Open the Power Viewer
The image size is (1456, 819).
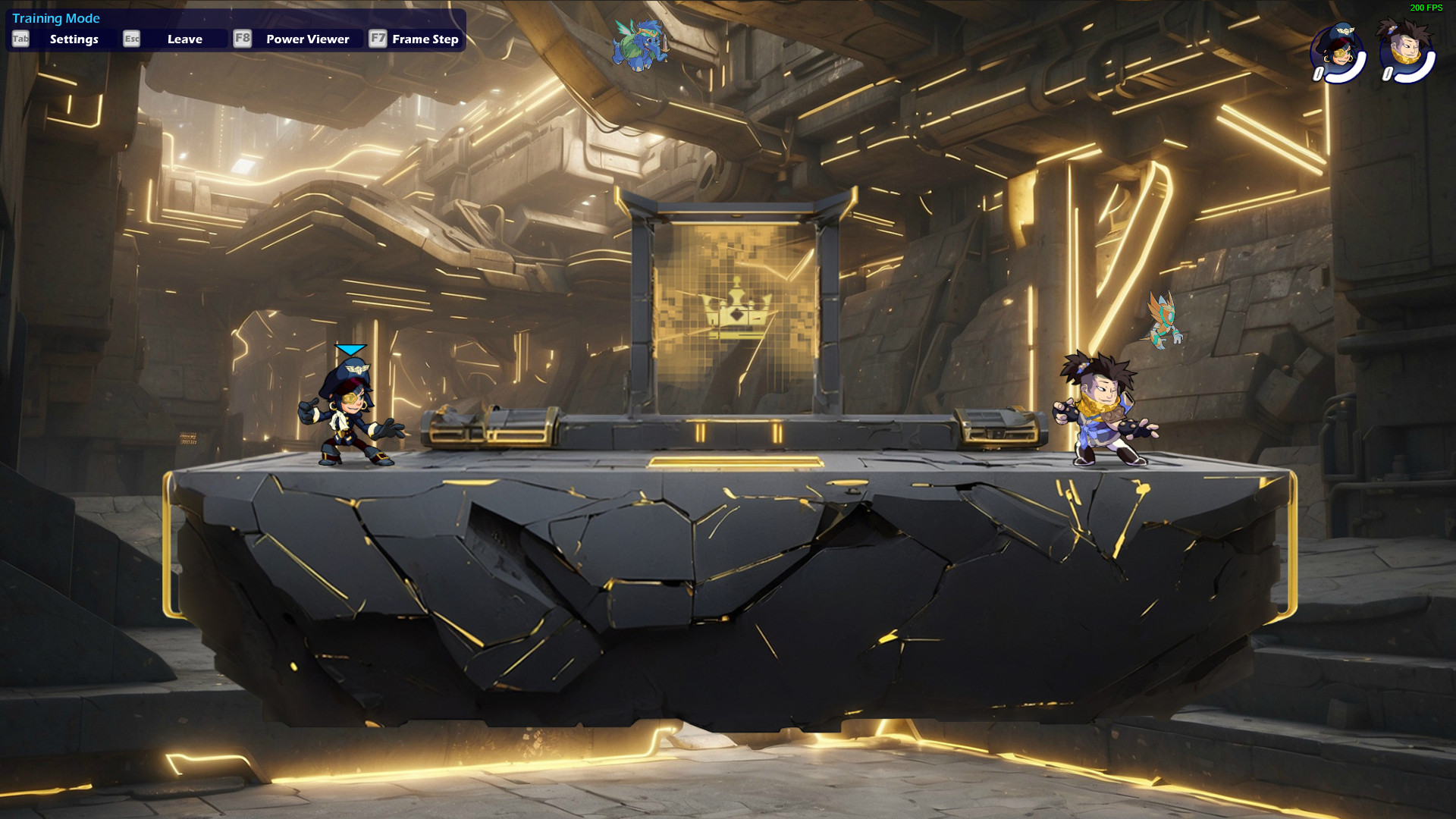coord(306,39)
